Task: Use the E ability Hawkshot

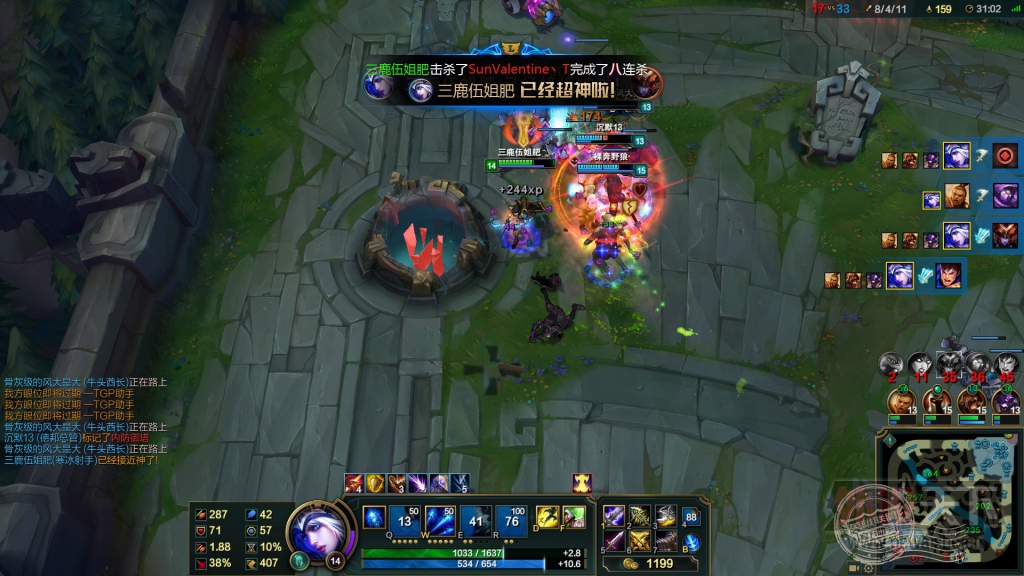Action: pyautogui.click(x=477, y=519)
